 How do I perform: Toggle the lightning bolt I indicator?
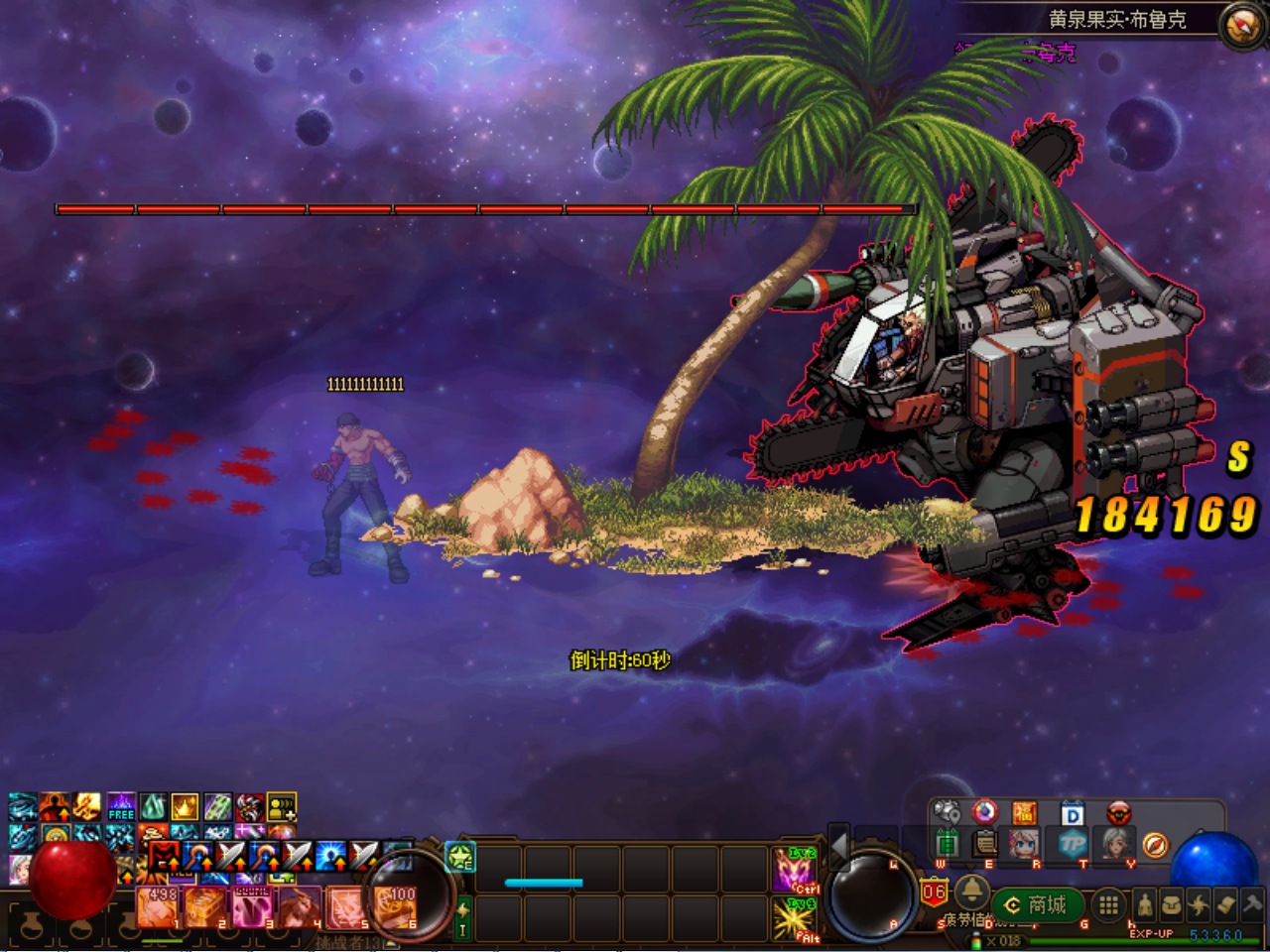coord(463,917)
